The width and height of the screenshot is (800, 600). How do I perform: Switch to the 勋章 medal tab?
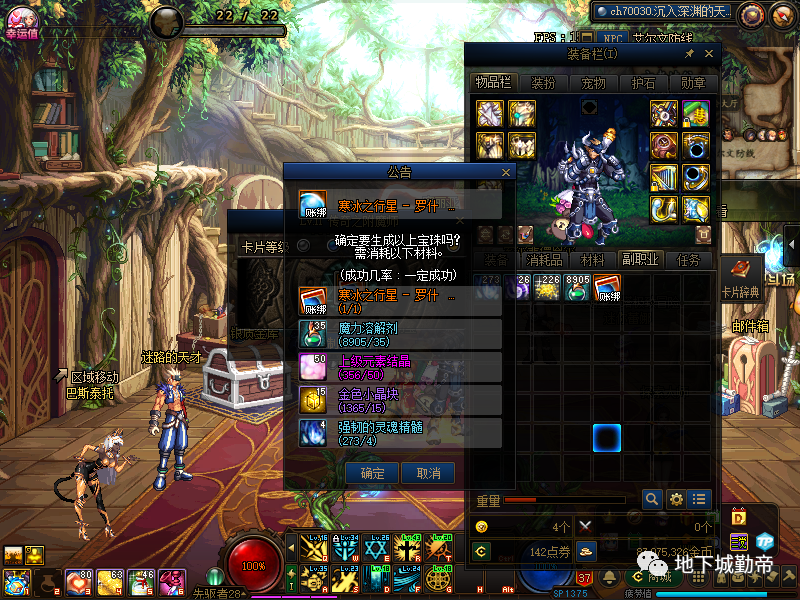(x=693, y=84)
